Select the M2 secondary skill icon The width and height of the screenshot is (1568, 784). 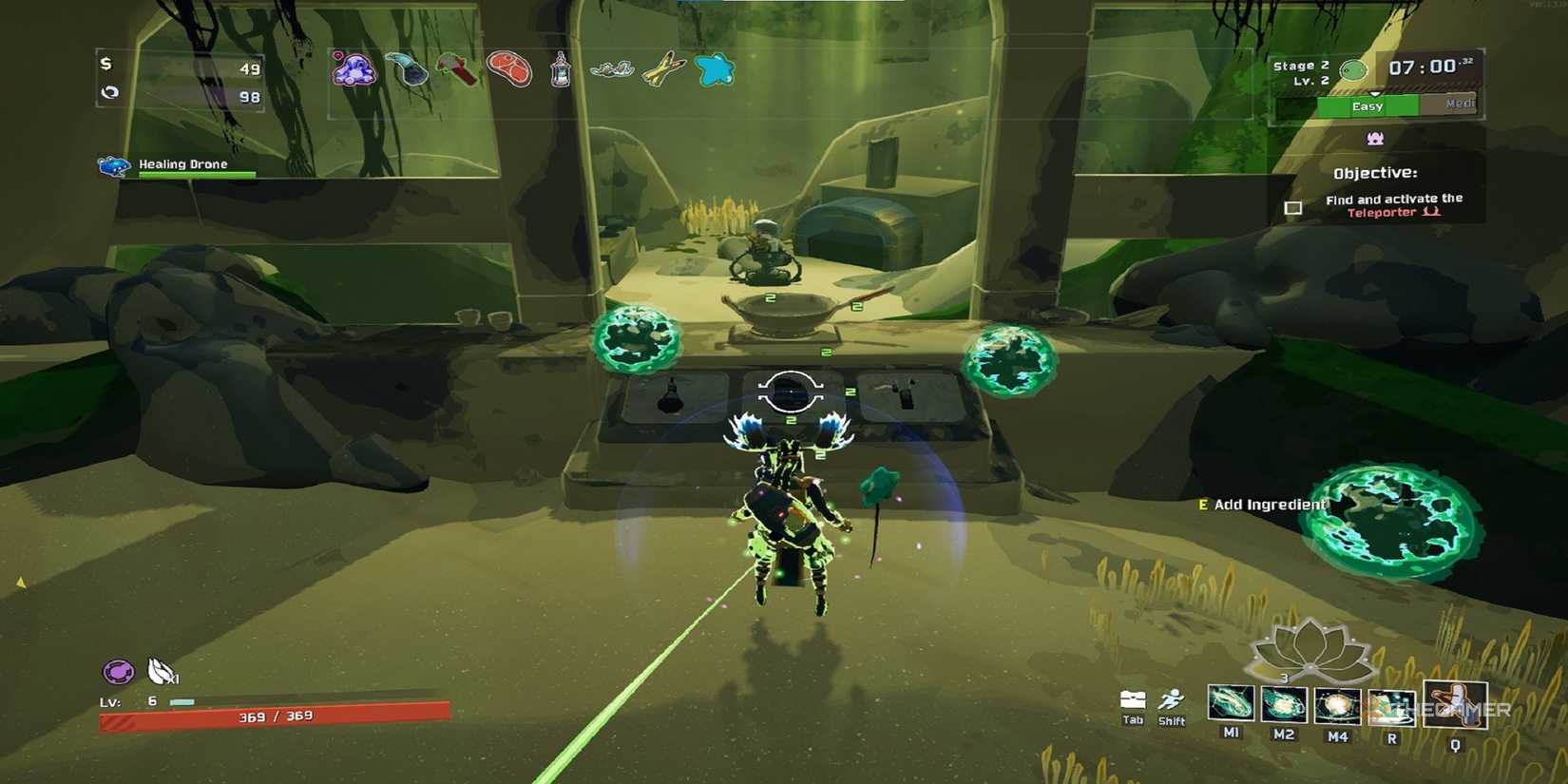1282,705
